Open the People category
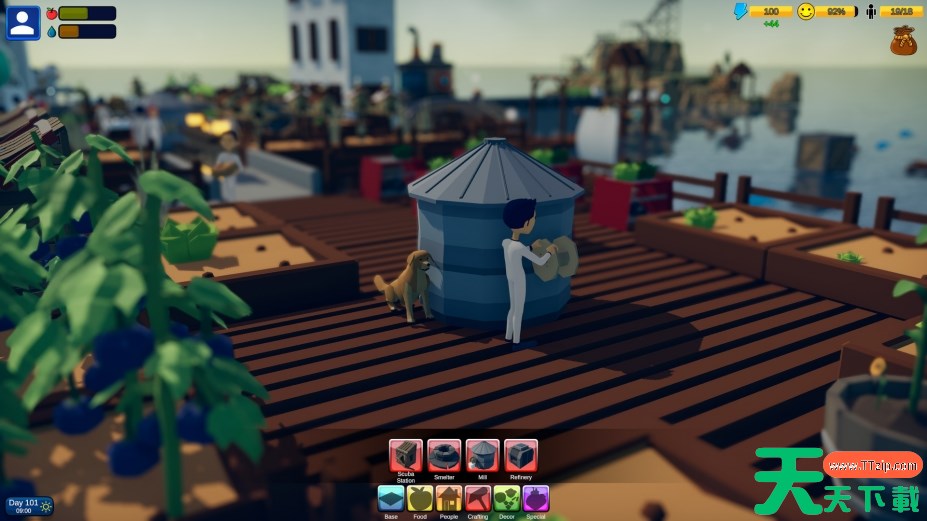 tap(449, 498)
